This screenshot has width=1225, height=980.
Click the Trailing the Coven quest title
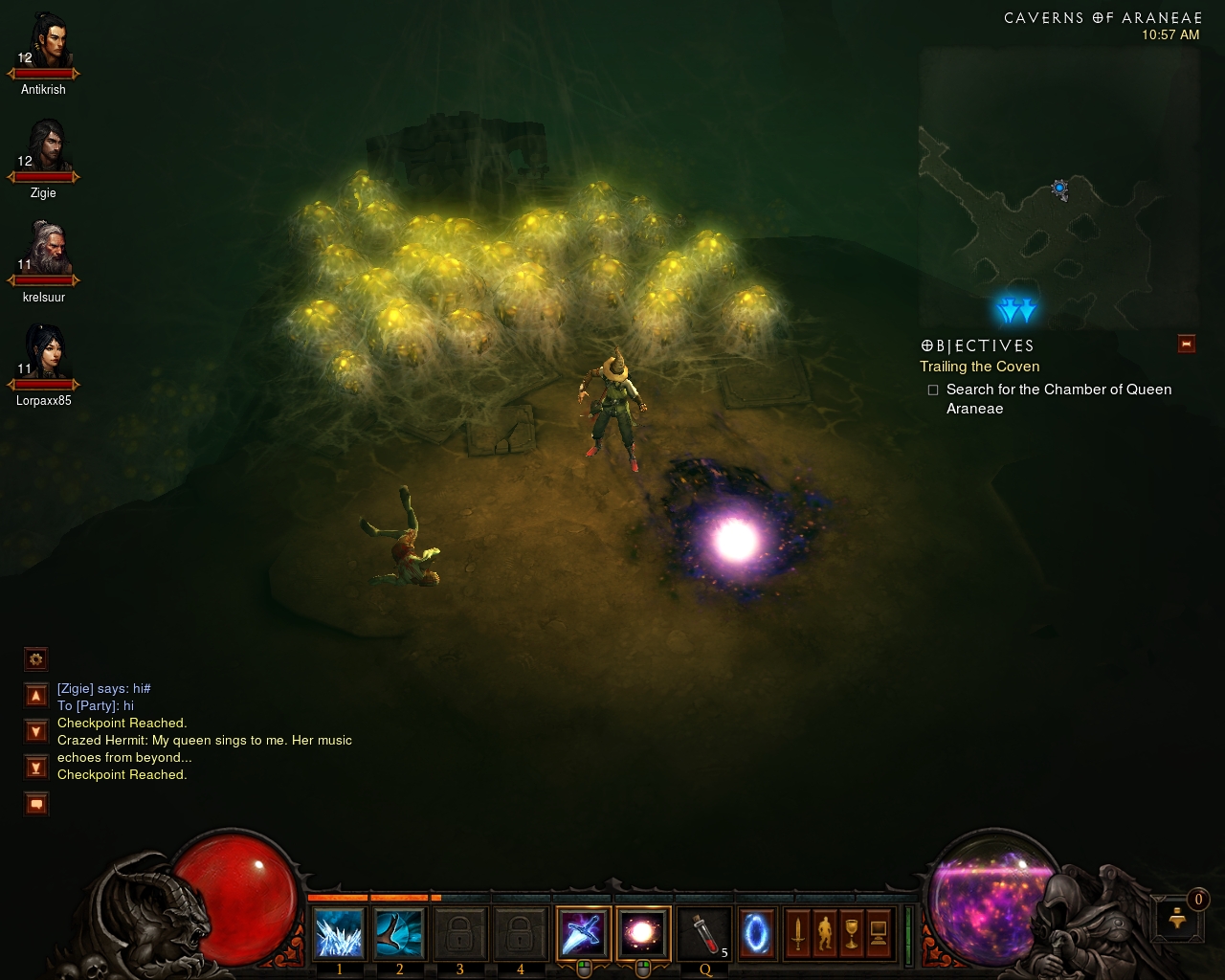(x=979, y=367)
